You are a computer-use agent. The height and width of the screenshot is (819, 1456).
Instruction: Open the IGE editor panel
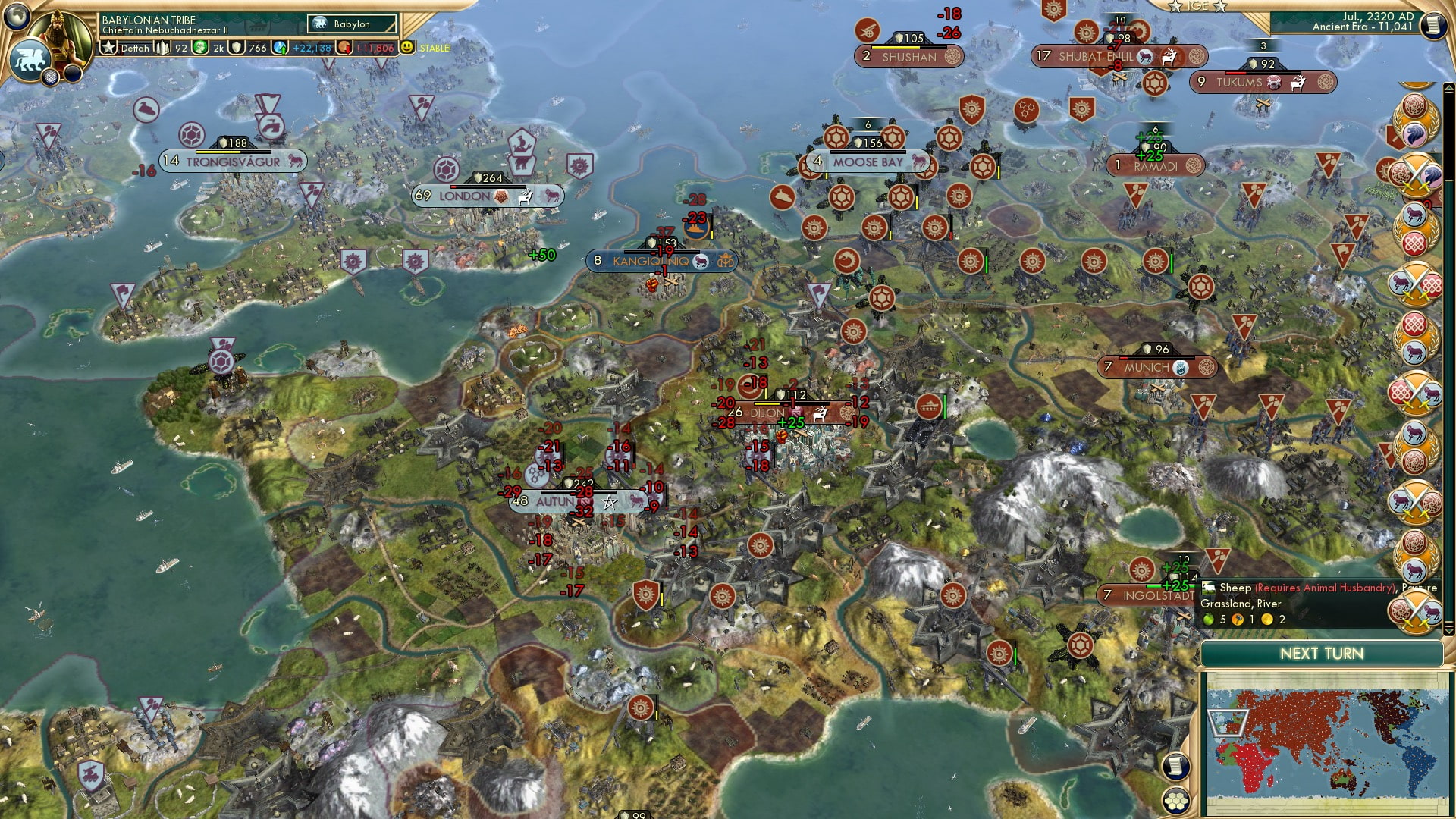click(1197, 6)
